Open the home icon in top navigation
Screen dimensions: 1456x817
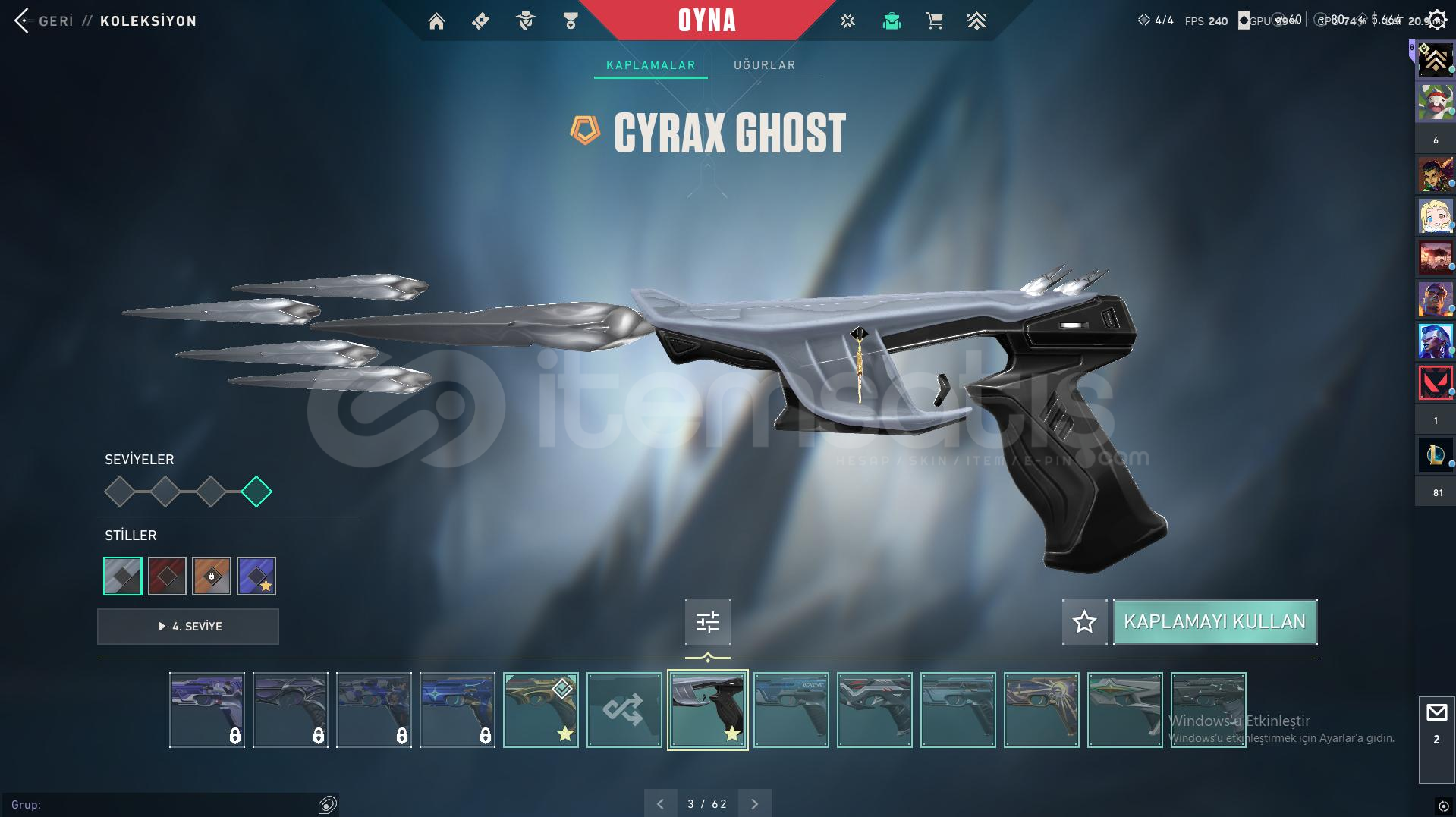click(436, 21)
